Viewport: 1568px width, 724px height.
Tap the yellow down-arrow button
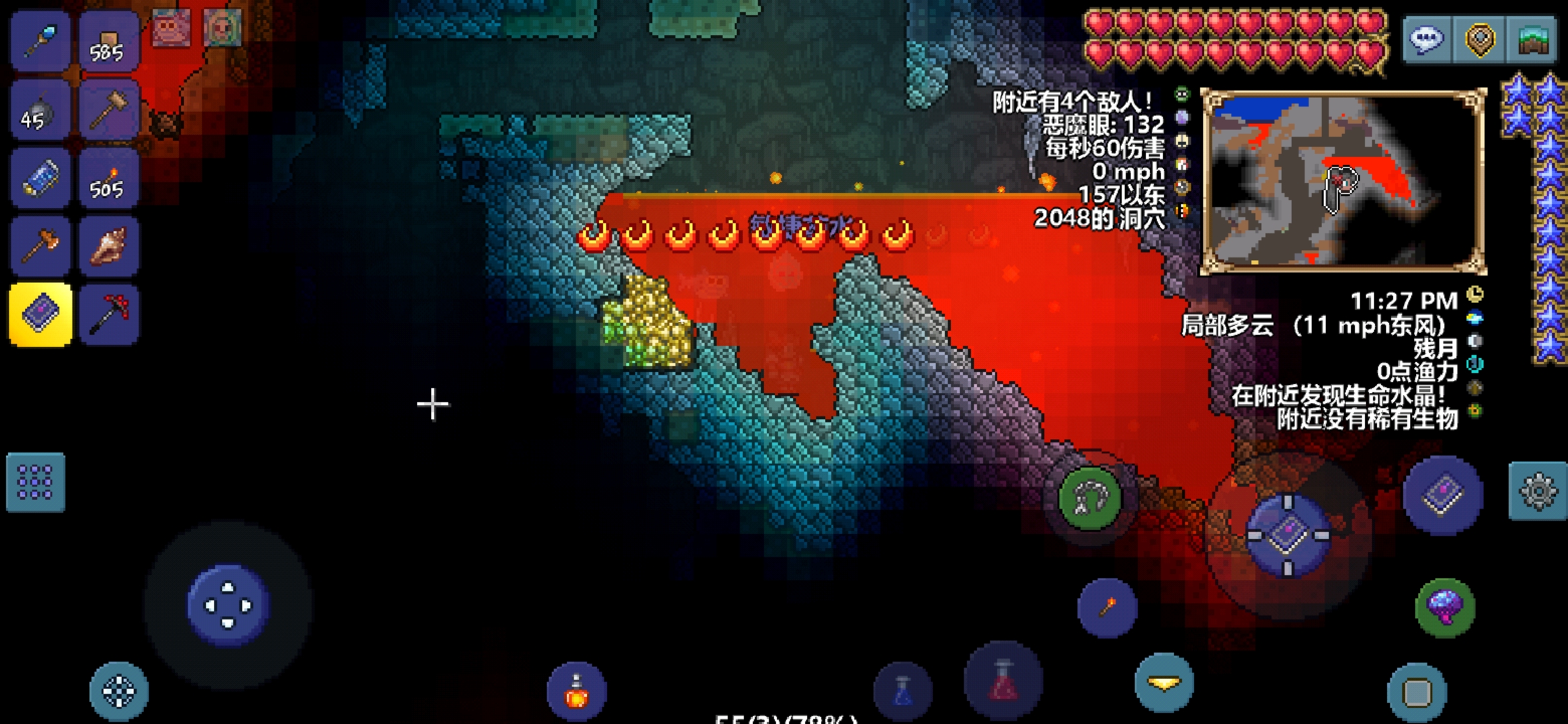tap(1164, 683)
